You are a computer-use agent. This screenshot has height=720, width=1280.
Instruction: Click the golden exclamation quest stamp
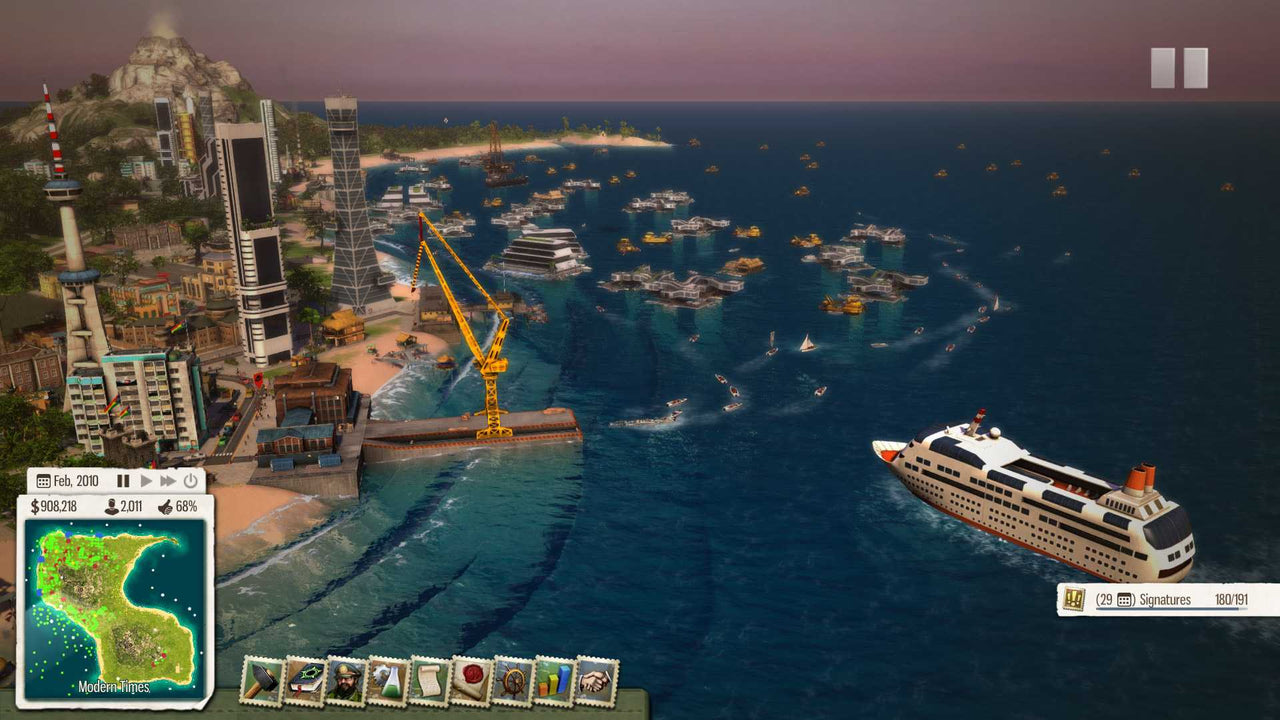(x=1073, y=598)
